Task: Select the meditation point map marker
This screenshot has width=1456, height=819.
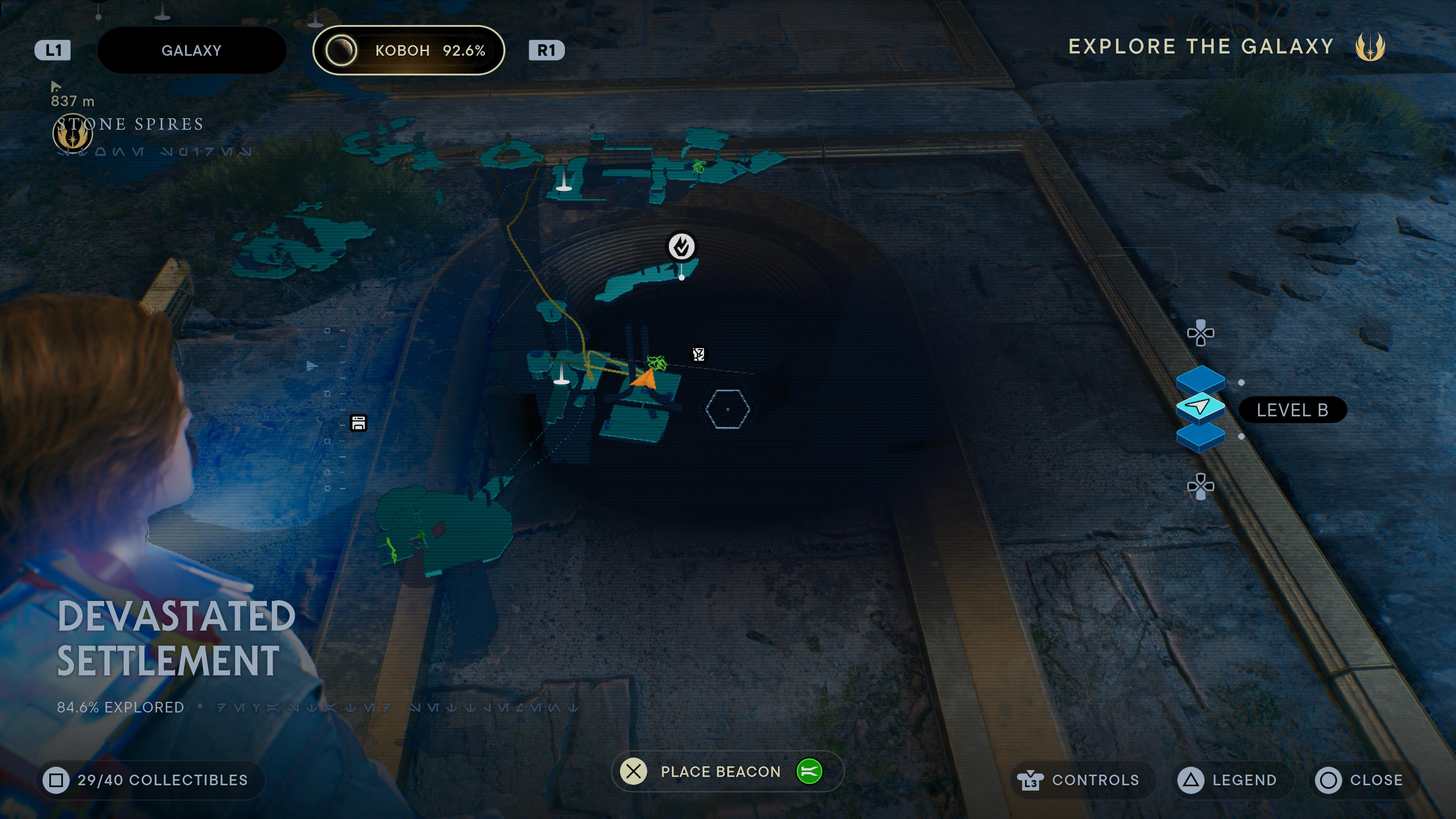Action: coord(681,246)
